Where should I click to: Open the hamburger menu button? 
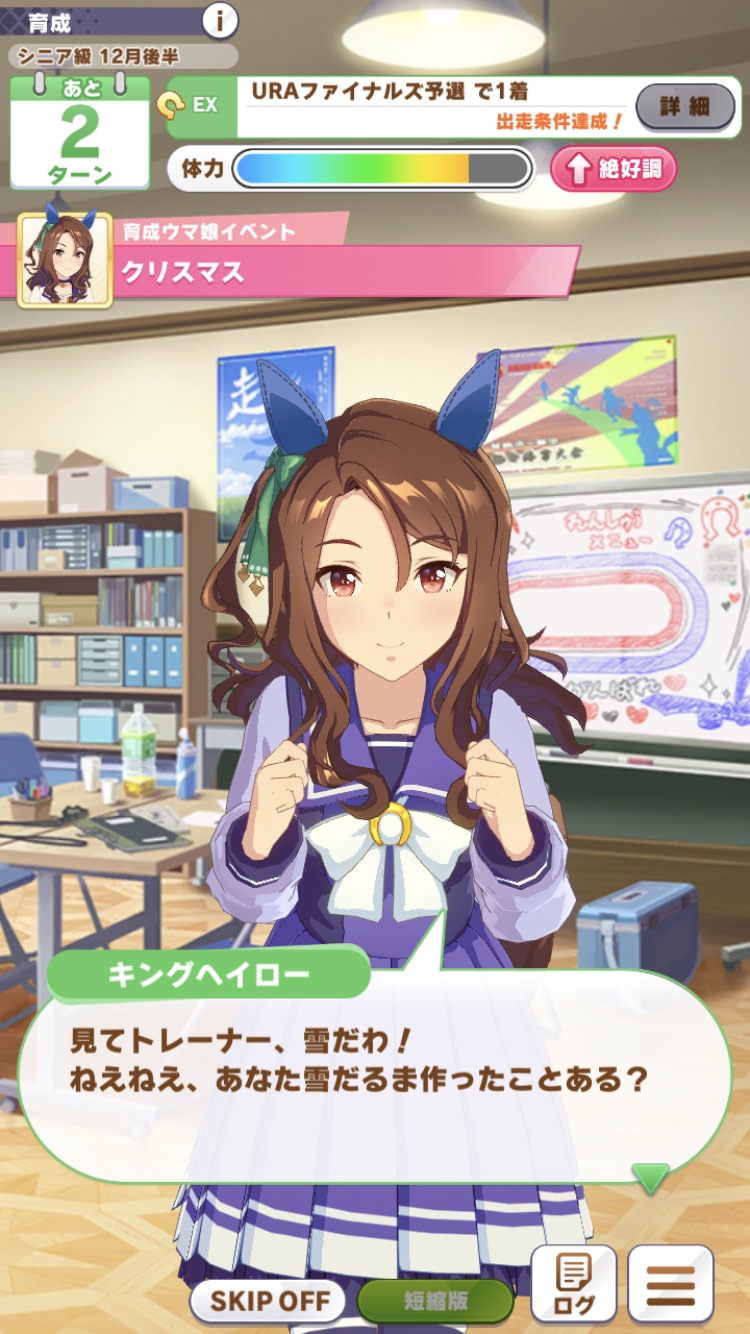(x=670, y=1283)
